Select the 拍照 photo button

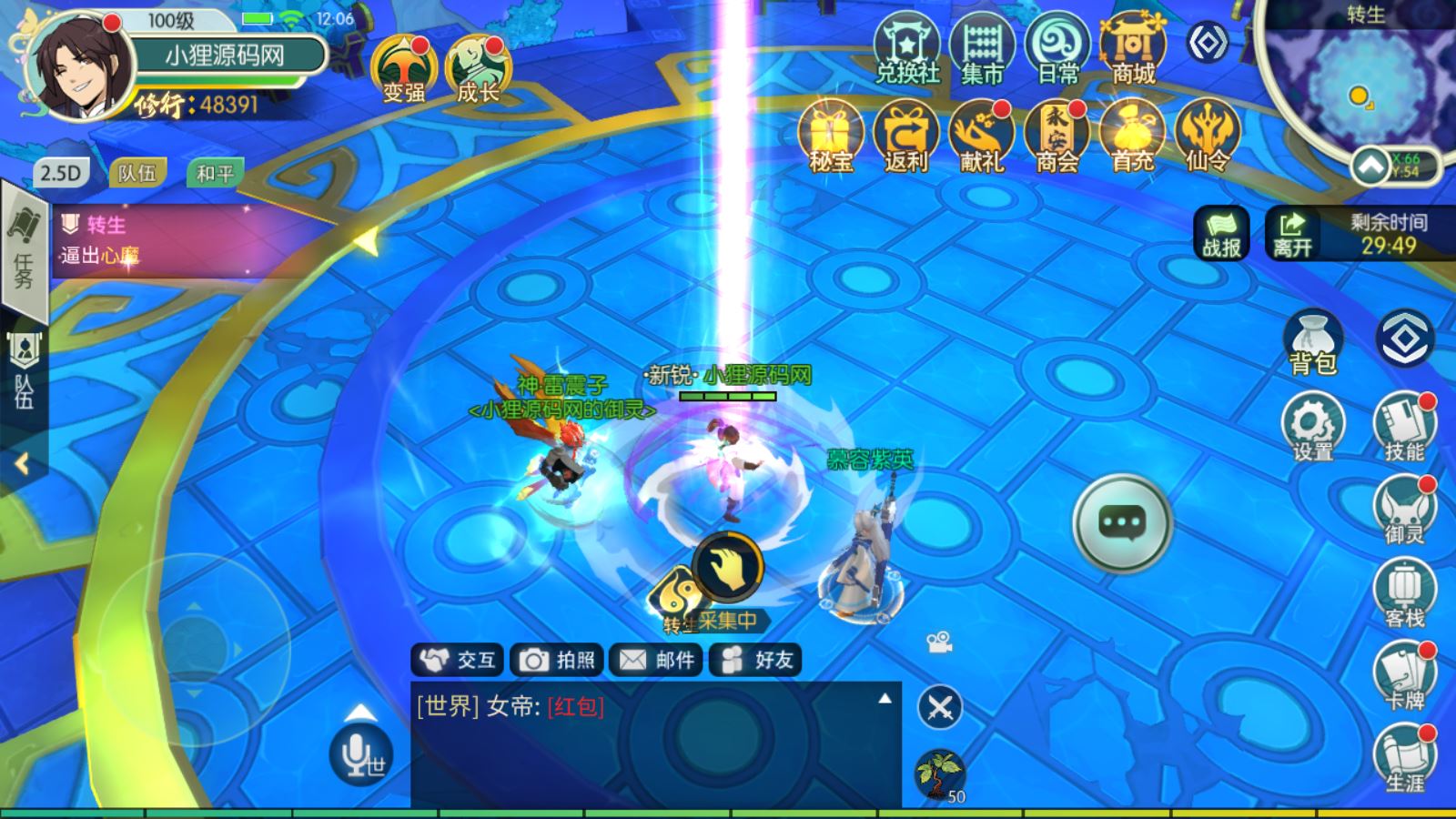pyautogui.click(x=557, y=660)
